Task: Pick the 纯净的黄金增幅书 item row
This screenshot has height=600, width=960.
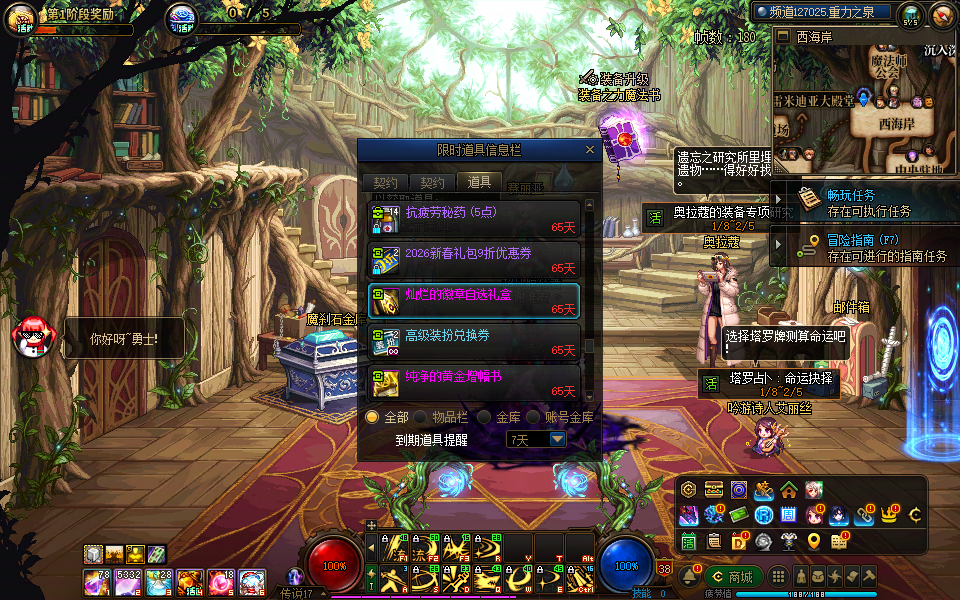Action: click(x=474, y=383)
